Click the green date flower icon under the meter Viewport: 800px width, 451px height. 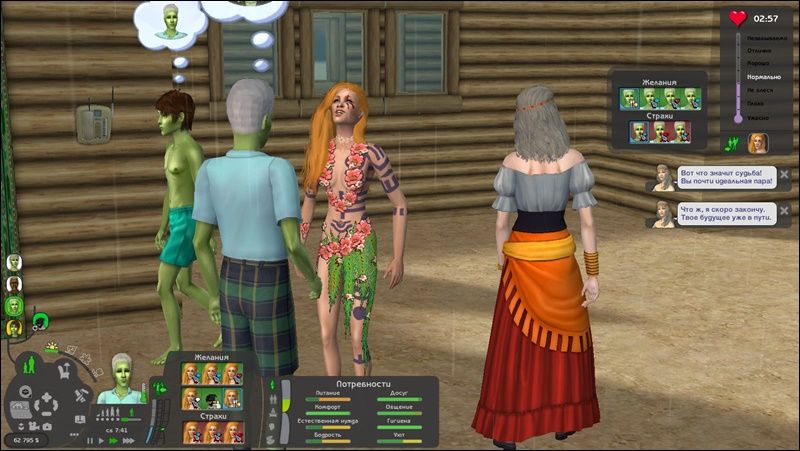[x=732, y=143]
